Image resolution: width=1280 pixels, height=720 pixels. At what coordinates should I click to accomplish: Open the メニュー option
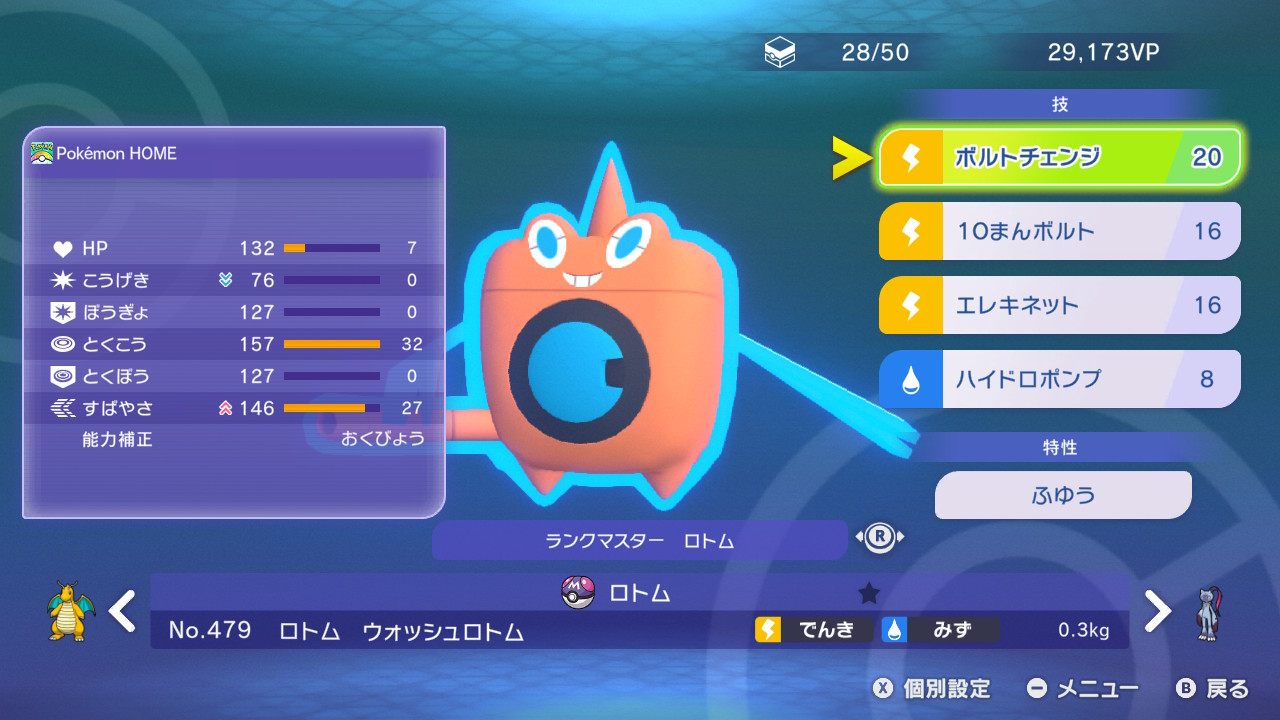(x=1083, y=688)
